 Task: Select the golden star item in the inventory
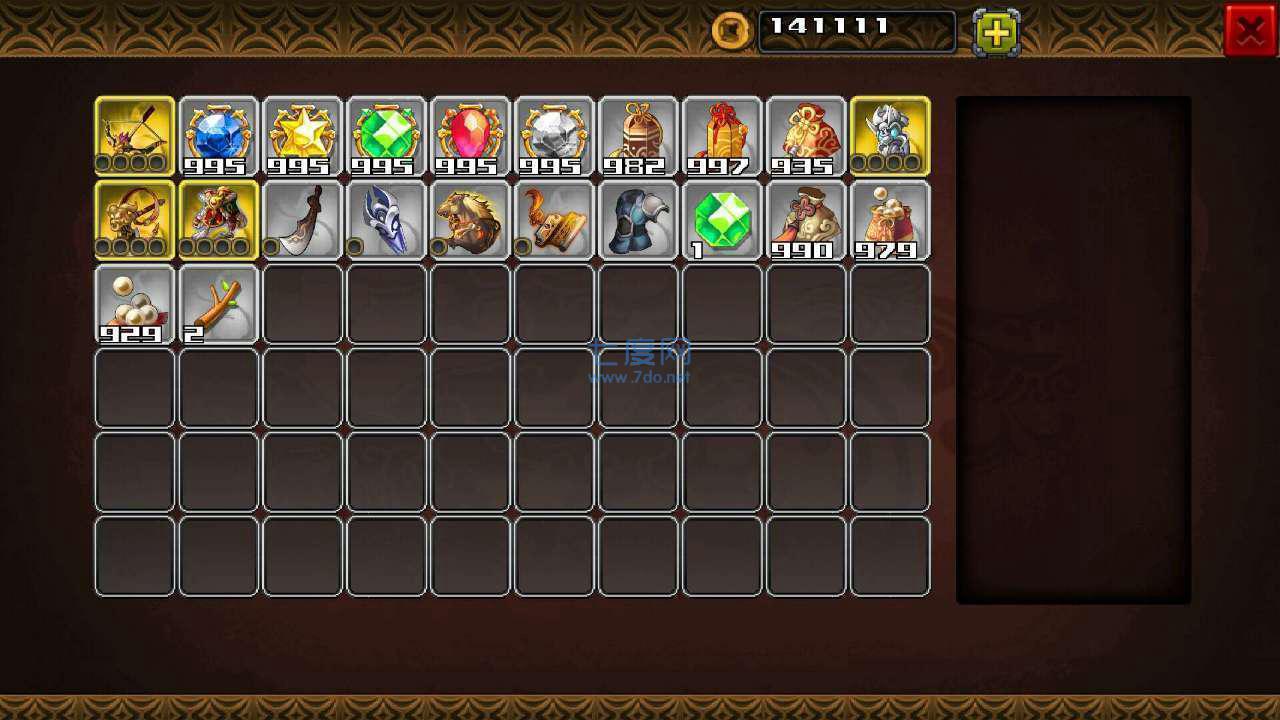tap(302, 133)
